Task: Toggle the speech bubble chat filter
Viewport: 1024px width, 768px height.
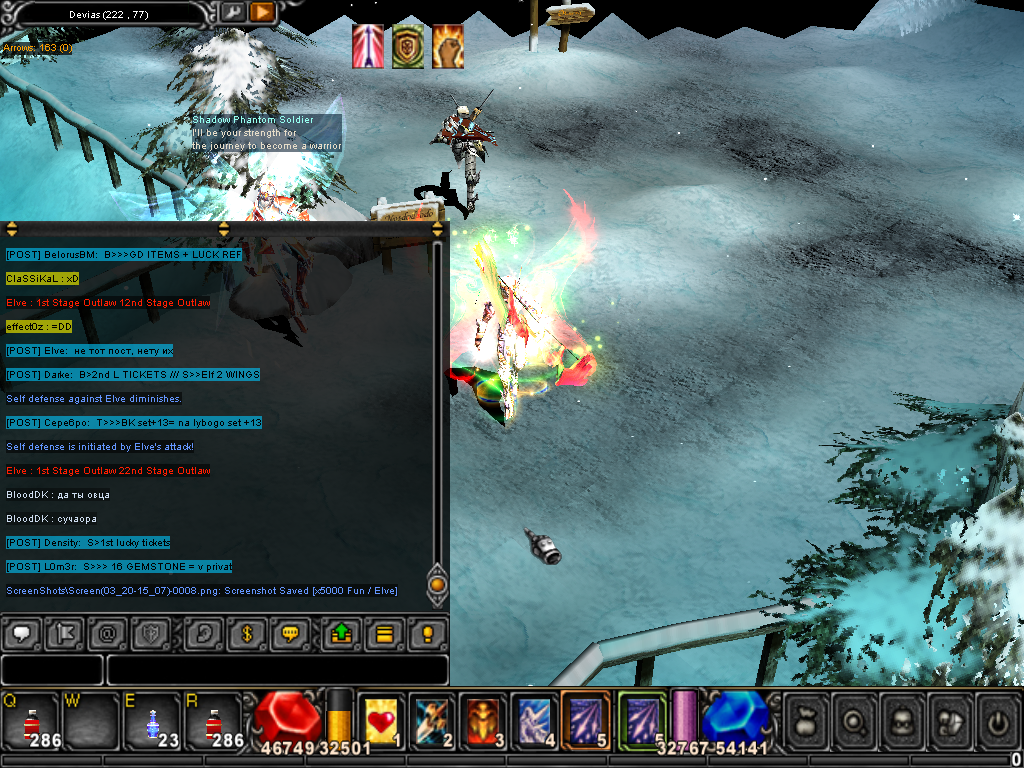Action: (x=20, y=634)
